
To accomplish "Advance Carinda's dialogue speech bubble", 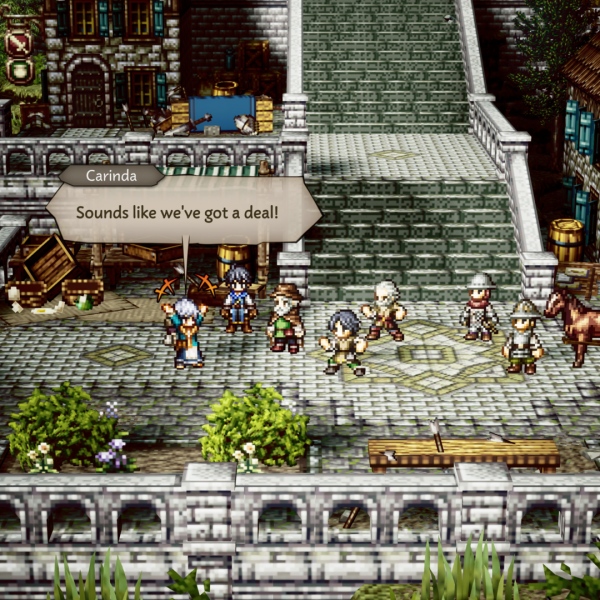I will tap(185, 213).
